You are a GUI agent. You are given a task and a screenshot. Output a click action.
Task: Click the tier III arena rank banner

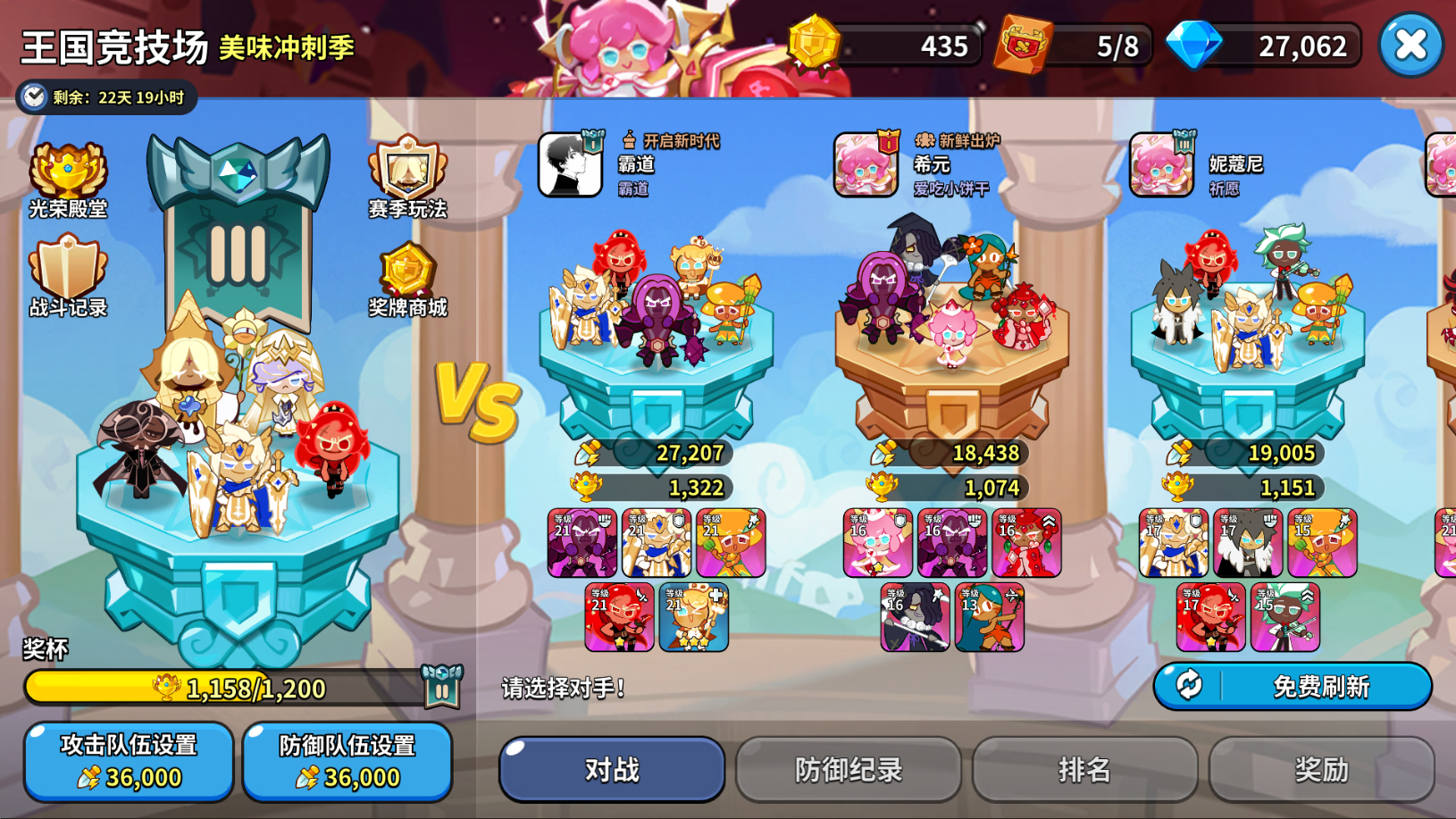click(238, 232)
